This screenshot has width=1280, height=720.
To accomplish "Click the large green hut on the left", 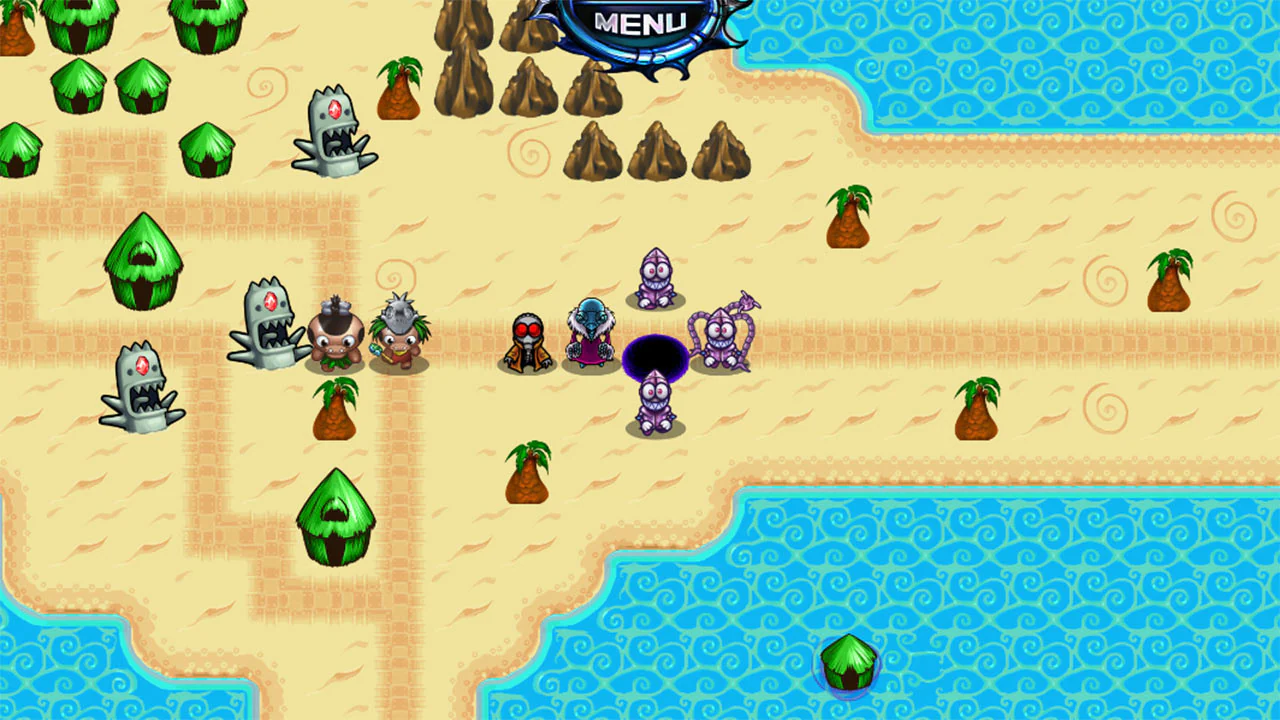I will point(143,260).
